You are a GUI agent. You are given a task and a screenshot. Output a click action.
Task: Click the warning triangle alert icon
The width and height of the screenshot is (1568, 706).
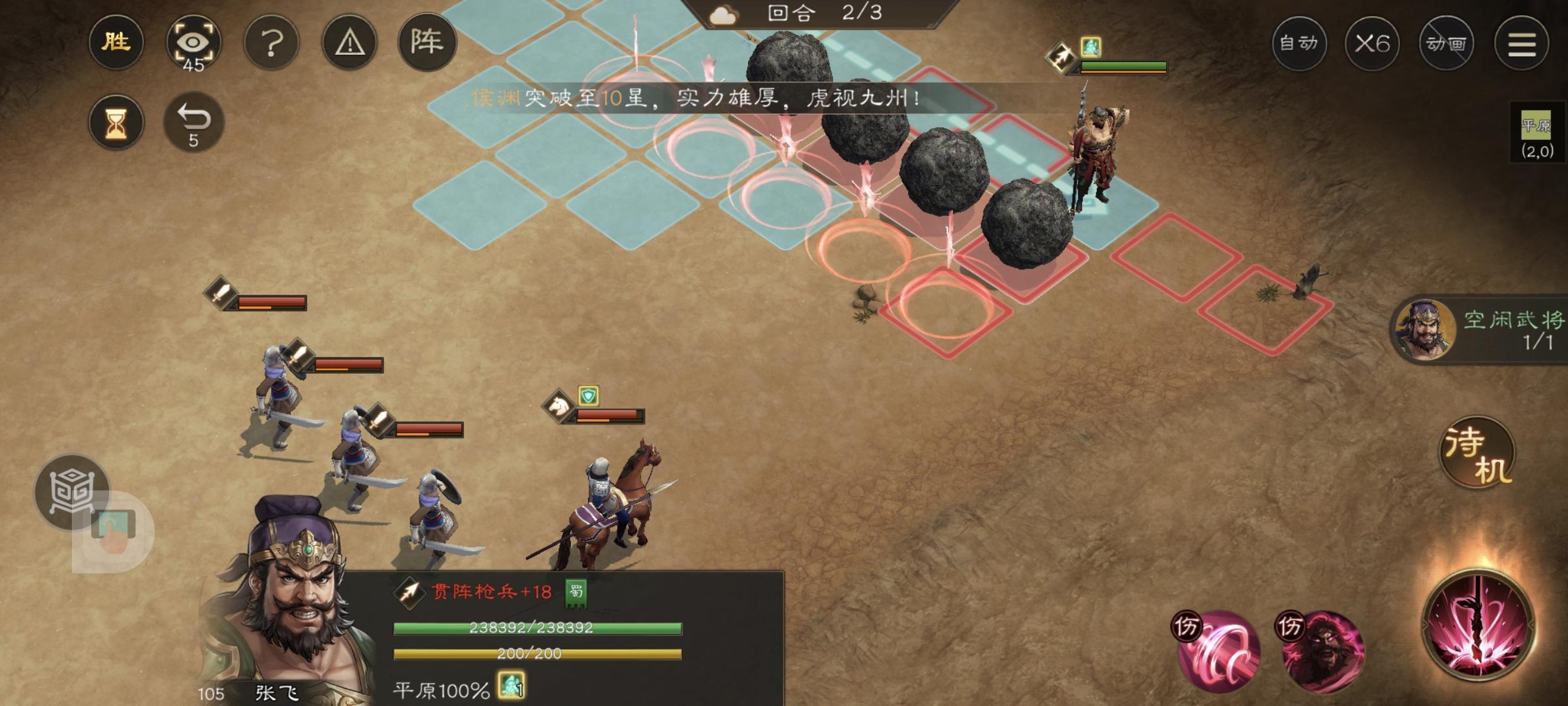(351, 42)
